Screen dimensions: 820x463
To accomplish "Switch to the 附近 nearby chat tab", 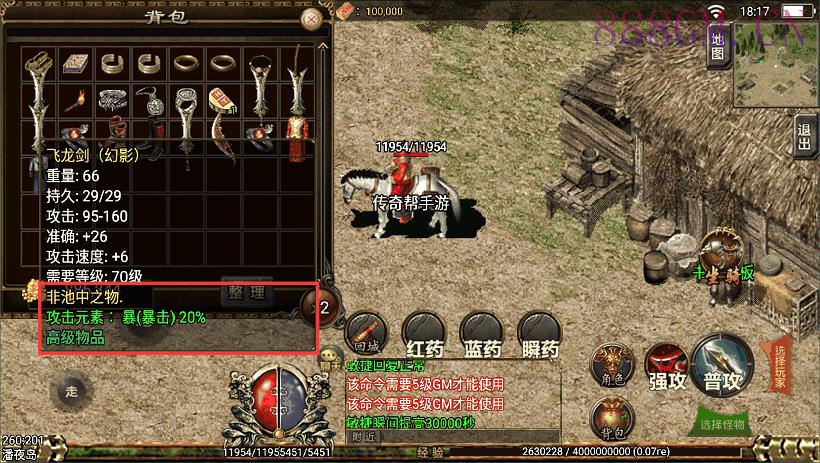I will (x=364, y=436).
